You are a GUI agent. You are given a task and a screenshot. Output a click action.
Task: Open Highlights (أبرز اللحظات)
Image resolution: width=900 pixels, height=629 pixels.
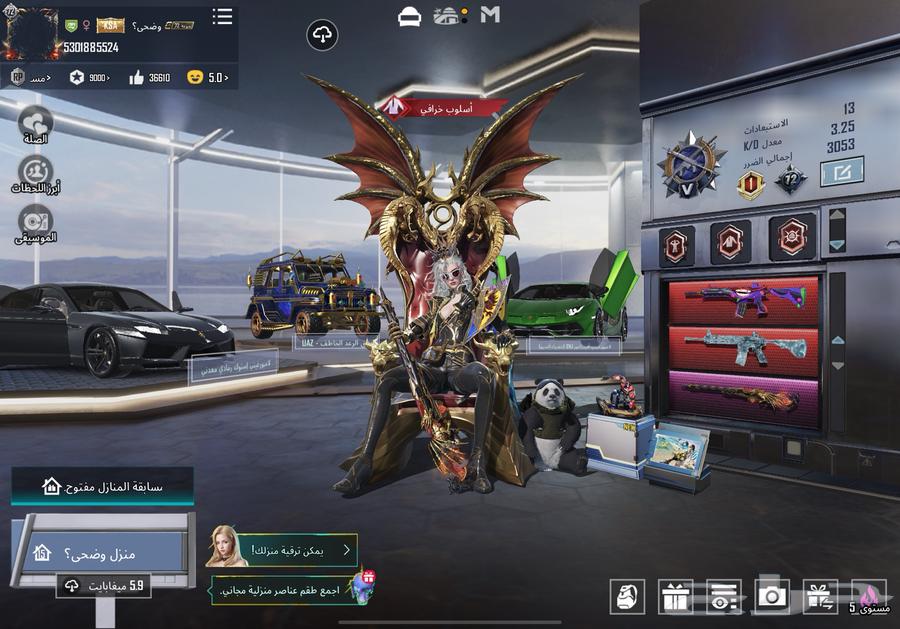36,174
